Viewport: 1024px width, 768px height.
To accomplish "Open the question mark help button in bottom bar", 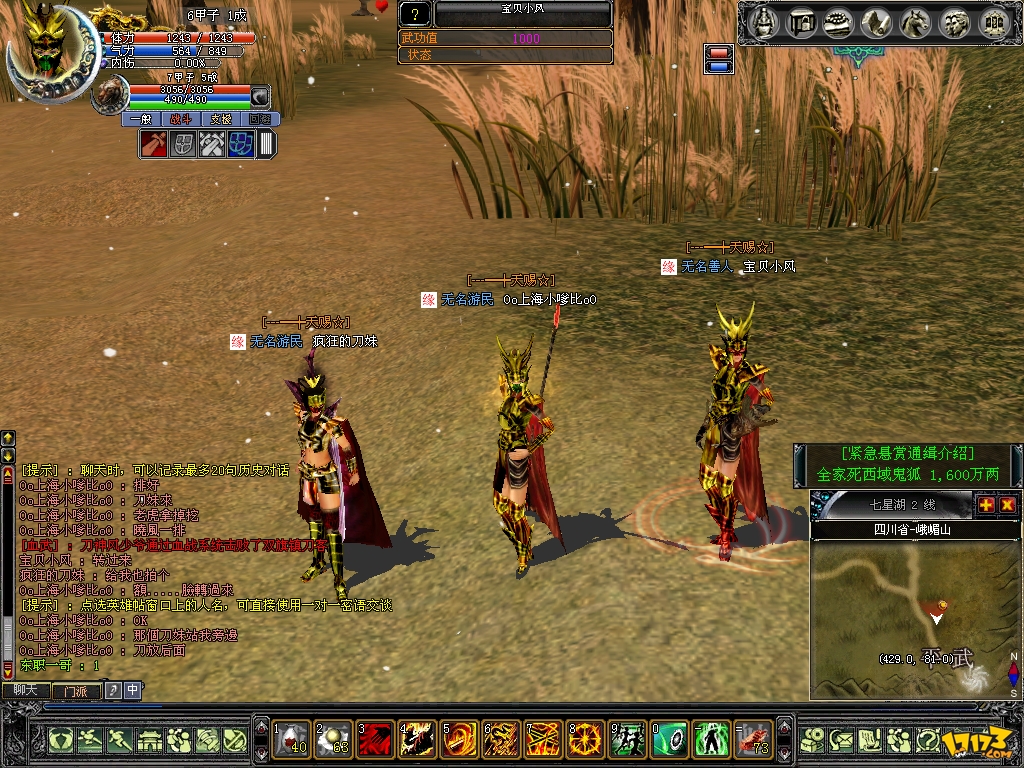I will [927, 740].
